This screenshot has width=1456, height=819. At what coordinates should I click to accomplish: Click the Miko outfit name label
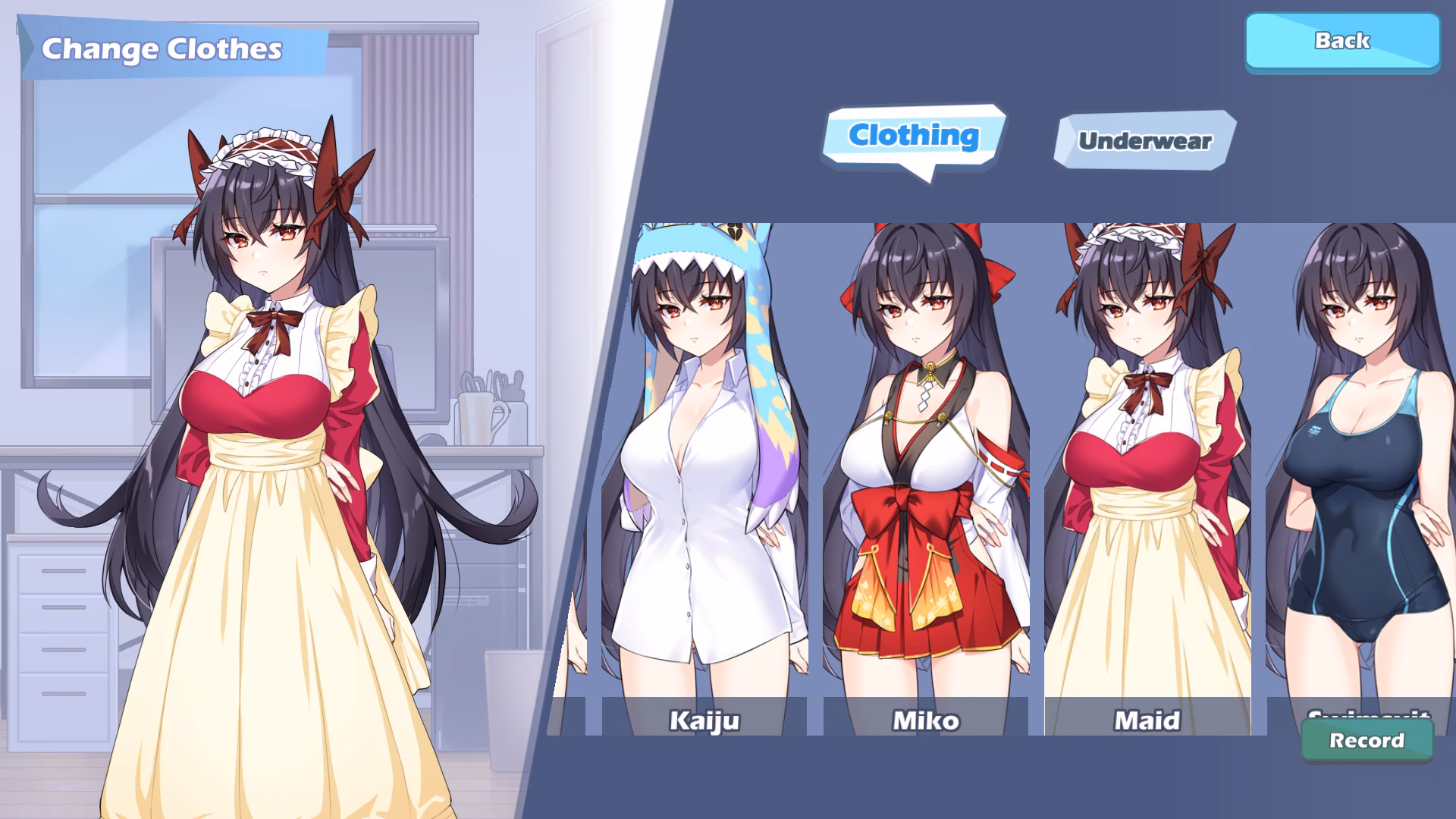[924, 721]
